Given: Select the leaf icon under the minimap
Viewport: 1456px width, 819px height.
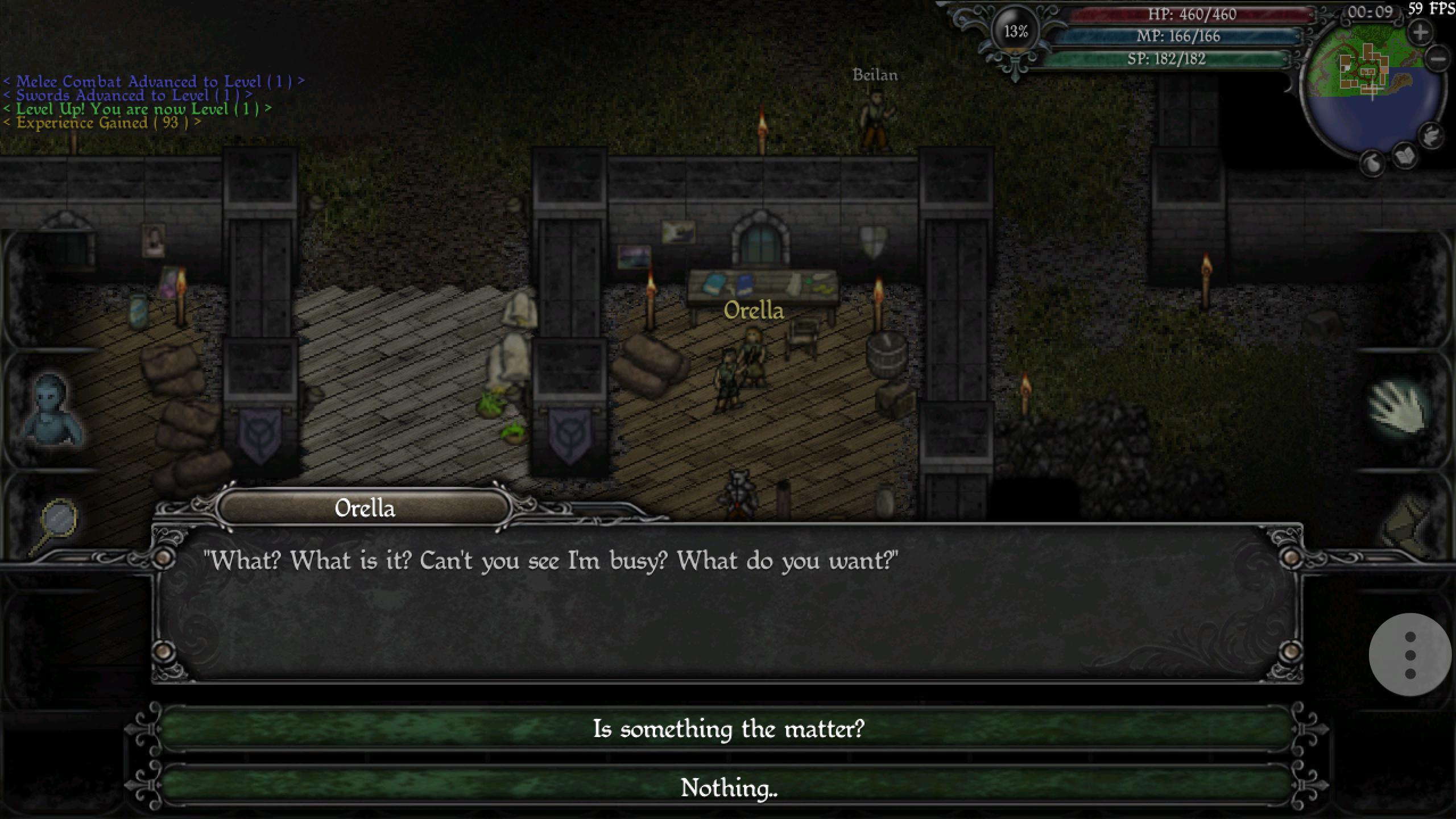Looking at the screenshot, I should (1372, 163).
